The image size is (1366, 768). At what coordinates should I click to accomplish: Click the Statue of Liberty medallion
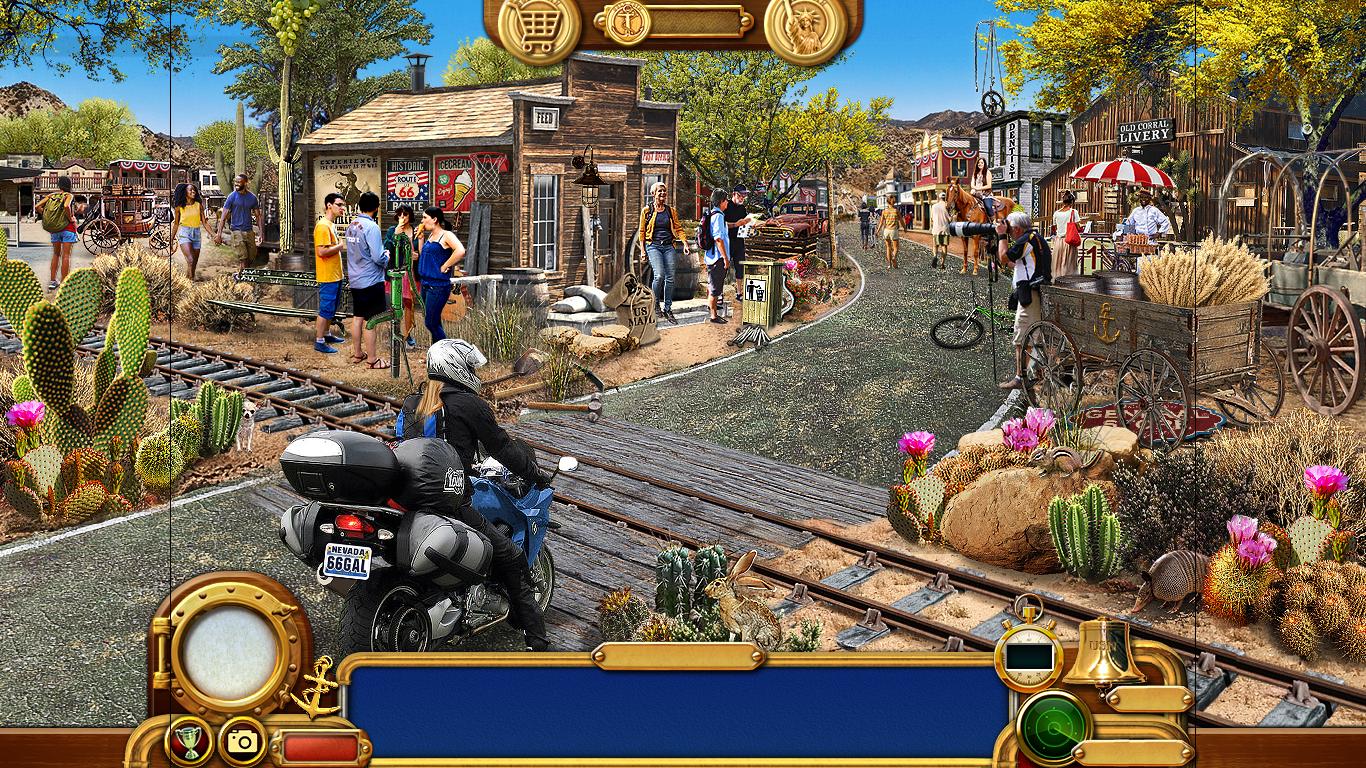pyautogui.click(x=804, y=27)
